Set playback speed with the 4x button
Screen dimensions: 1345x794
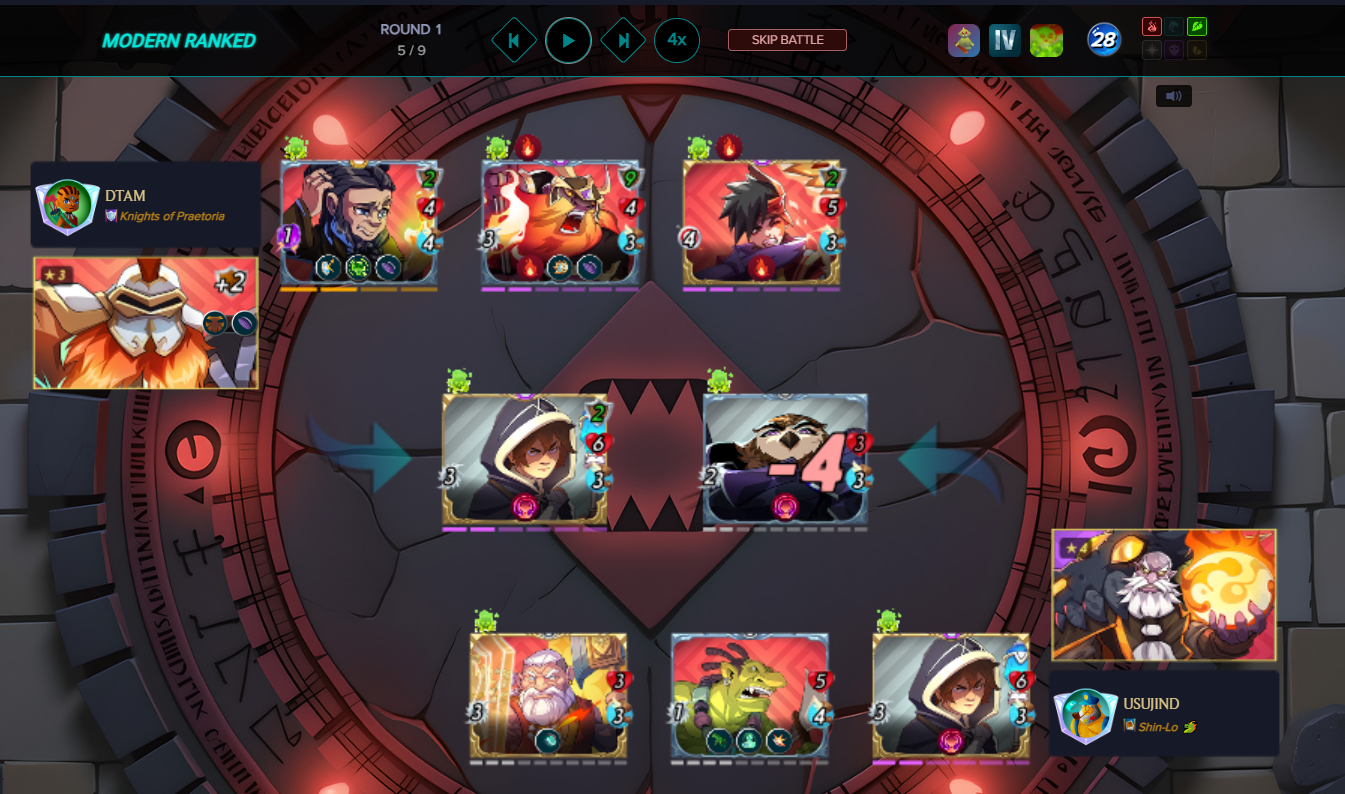point(677,41)
